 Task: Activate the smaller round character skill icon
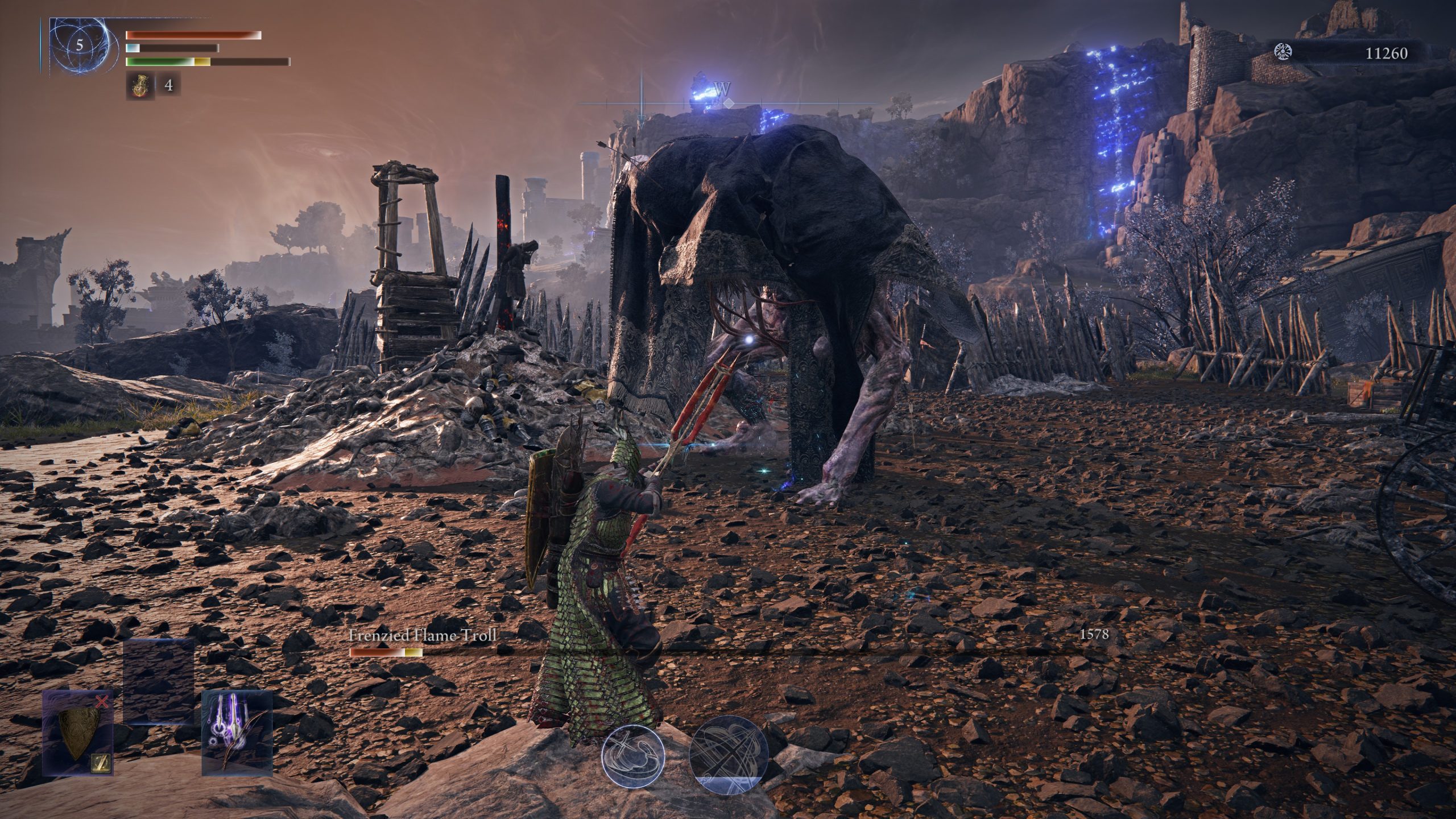(x=633, y=754)
